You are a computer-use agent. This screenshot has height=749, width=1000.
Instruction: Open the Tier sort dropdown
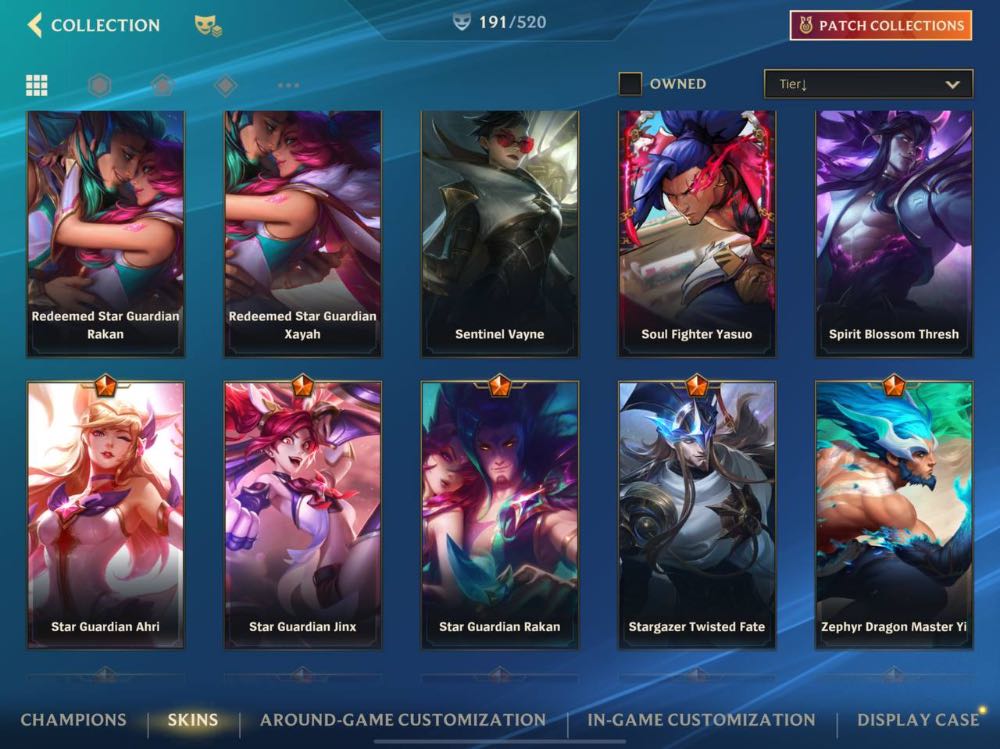(x=868, y=84)
